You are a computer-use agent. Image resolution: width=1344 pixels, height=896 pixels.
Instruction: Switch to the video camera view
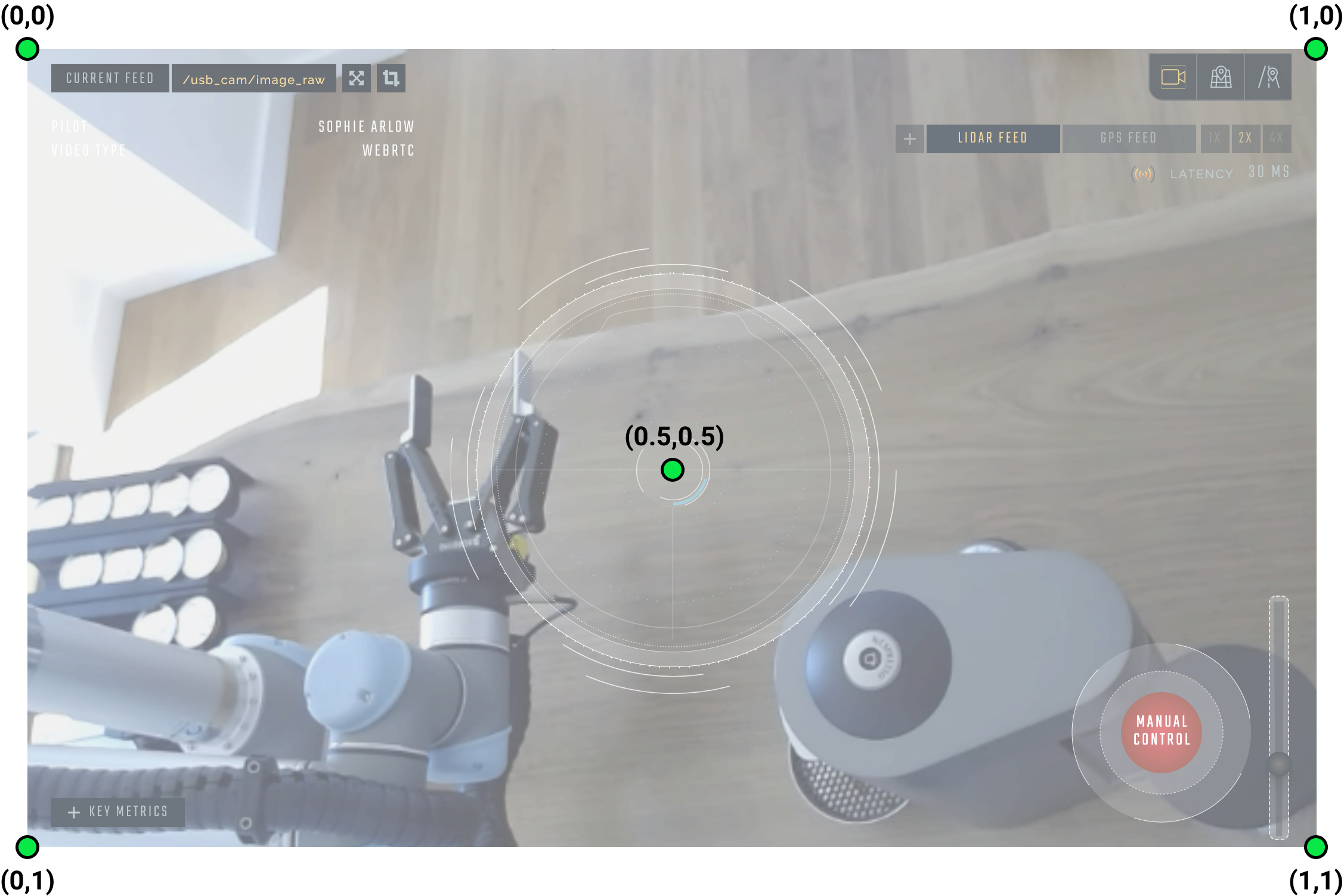tap(1173, 77)
